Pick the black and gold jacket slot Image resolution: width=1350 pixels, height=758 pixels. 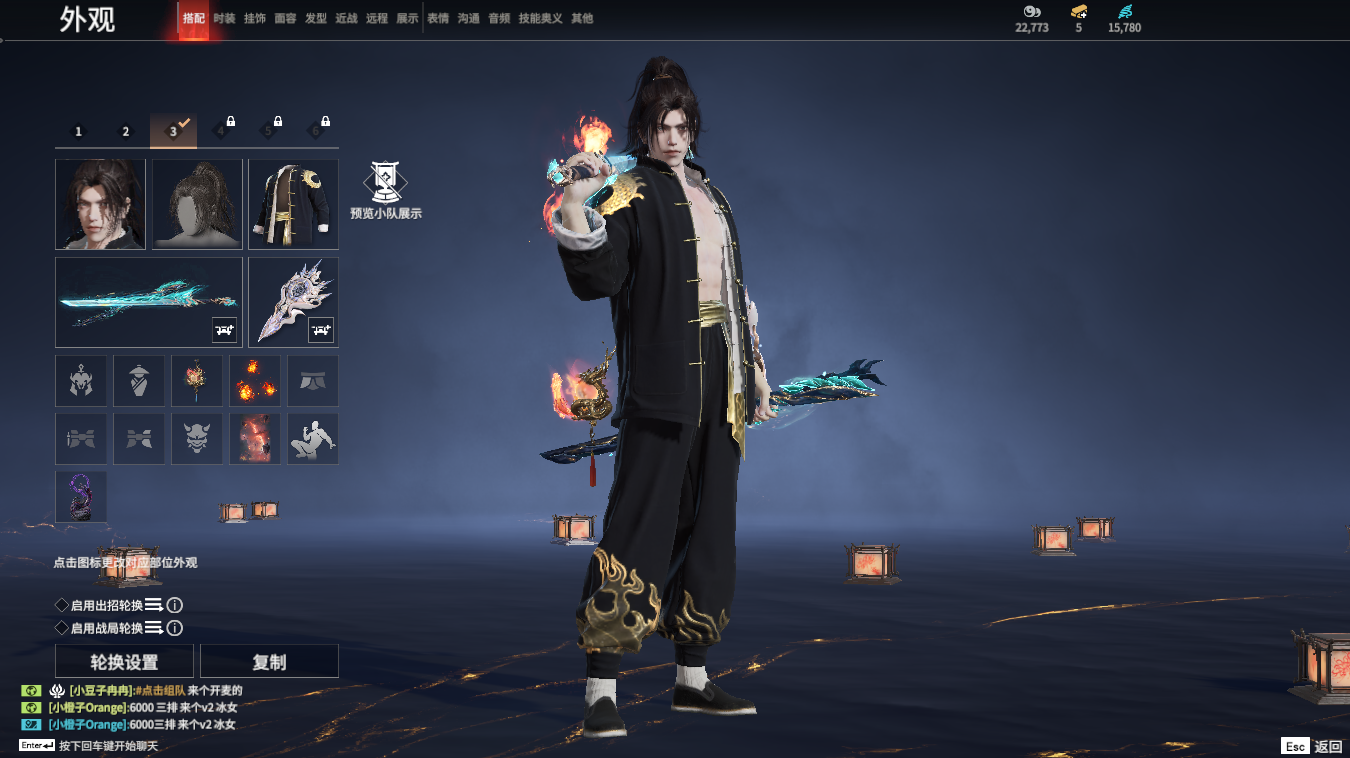click(x=293, y=204)
